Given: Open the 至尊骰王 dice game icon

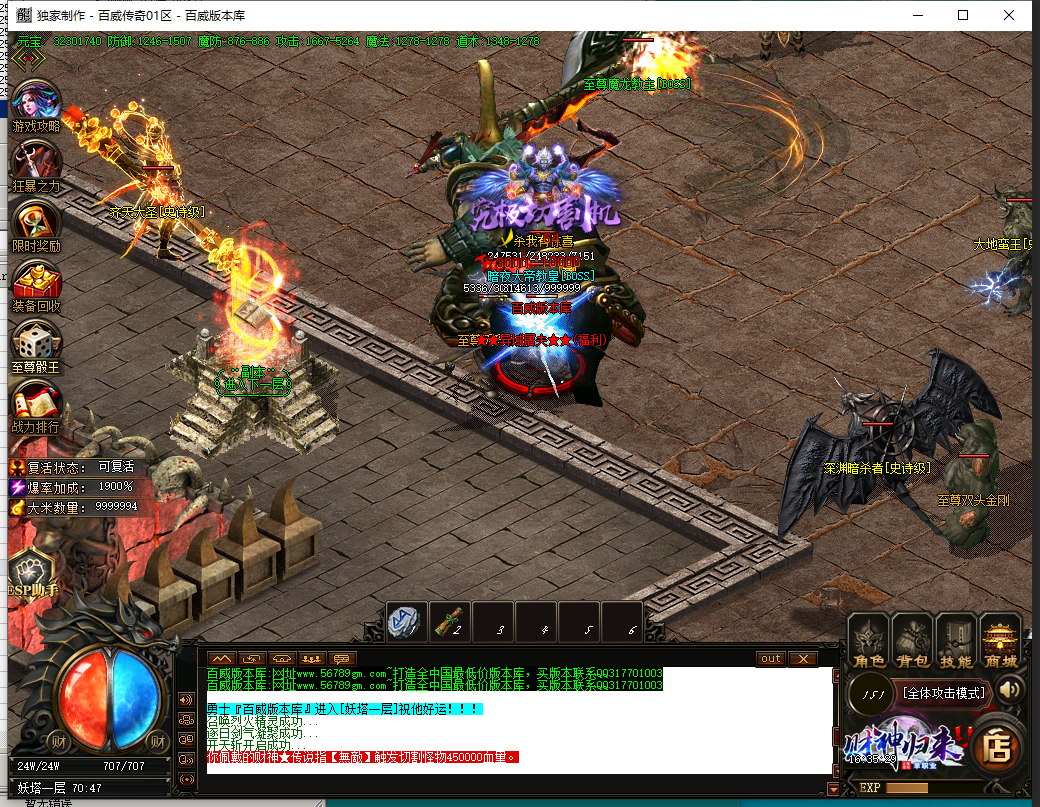Looking at the screenshot, I should [36, 344].
